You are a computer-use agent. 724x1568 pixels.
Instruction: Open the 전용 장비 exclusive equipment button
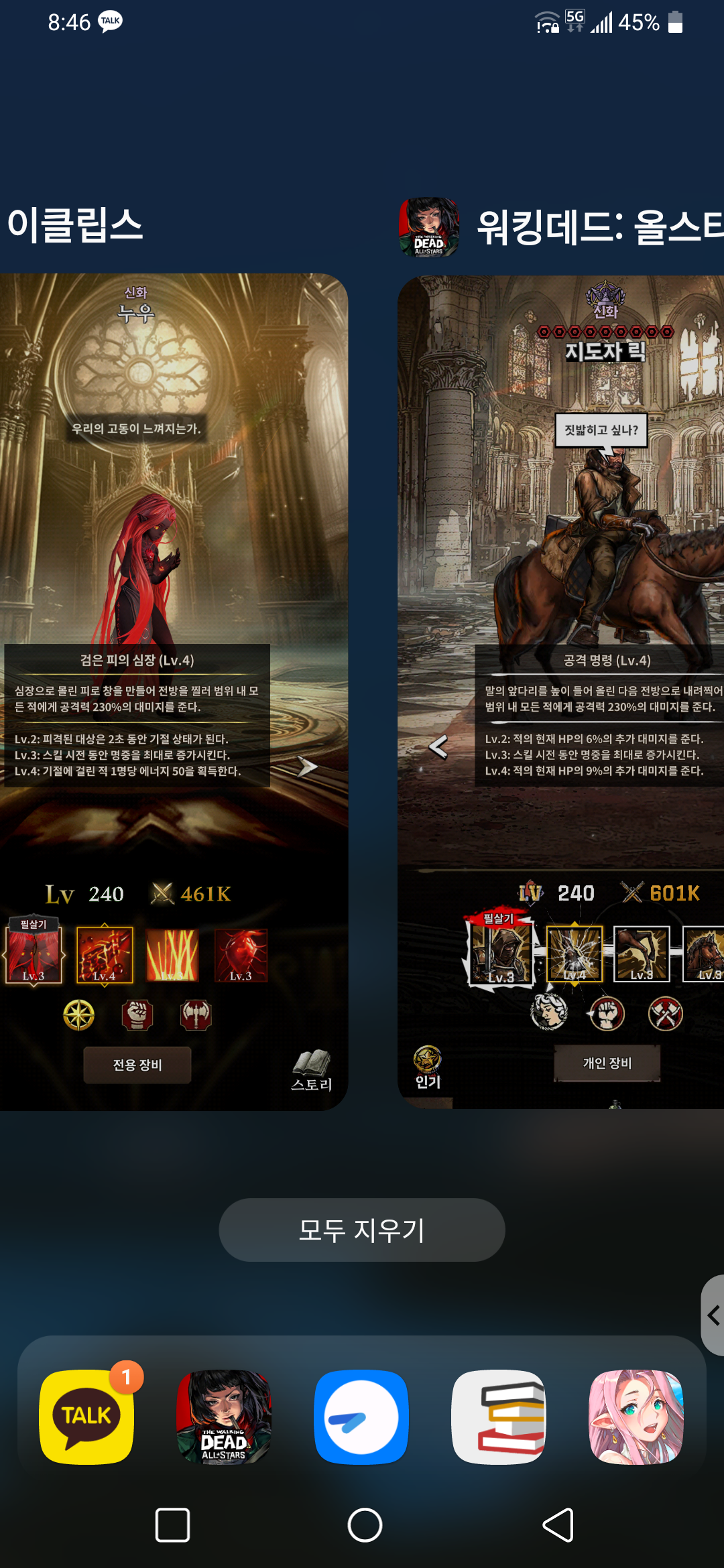[x=137, y=1065]
